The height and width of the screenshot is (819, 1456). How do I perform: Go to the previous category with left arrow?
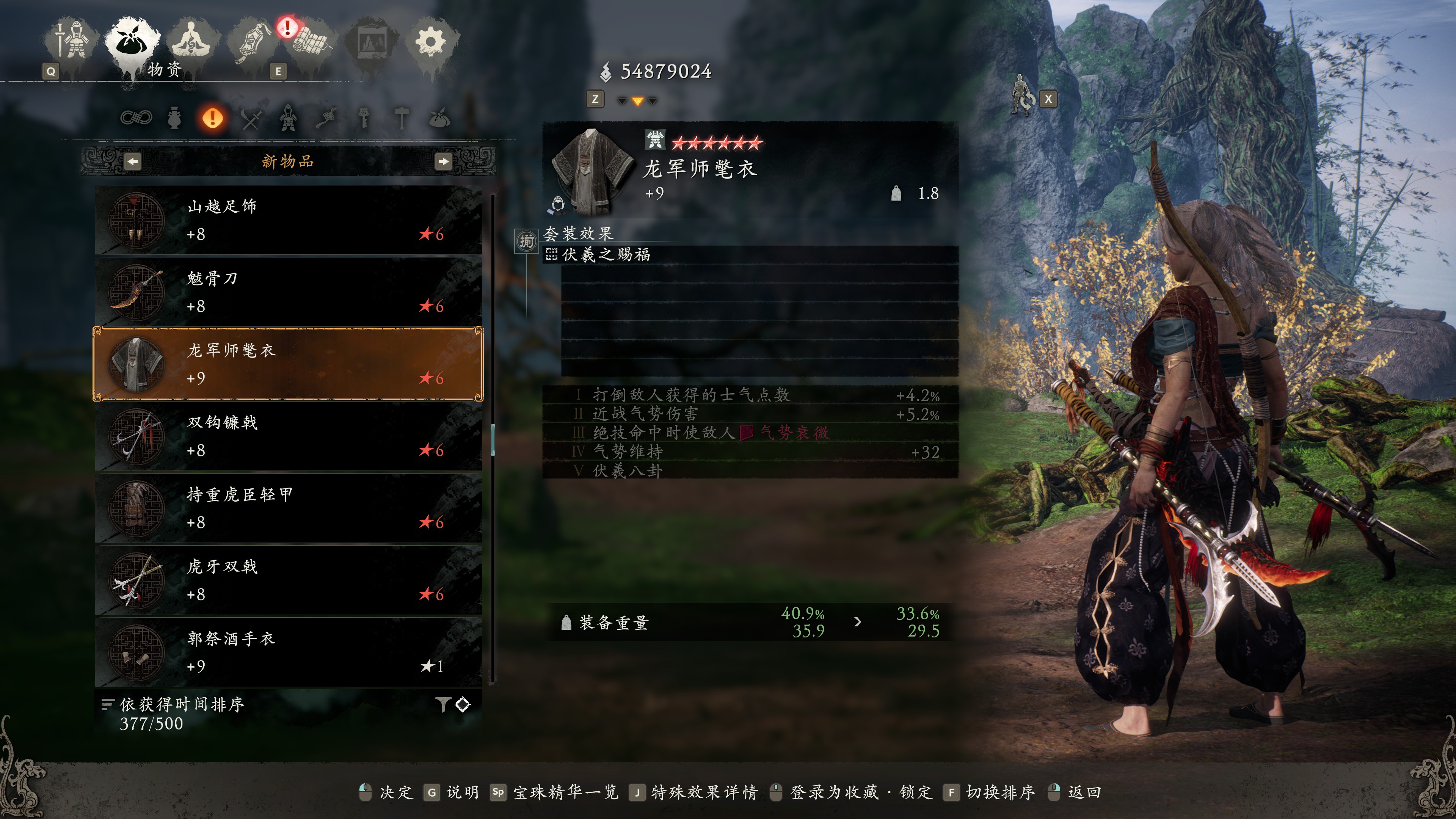132,162
